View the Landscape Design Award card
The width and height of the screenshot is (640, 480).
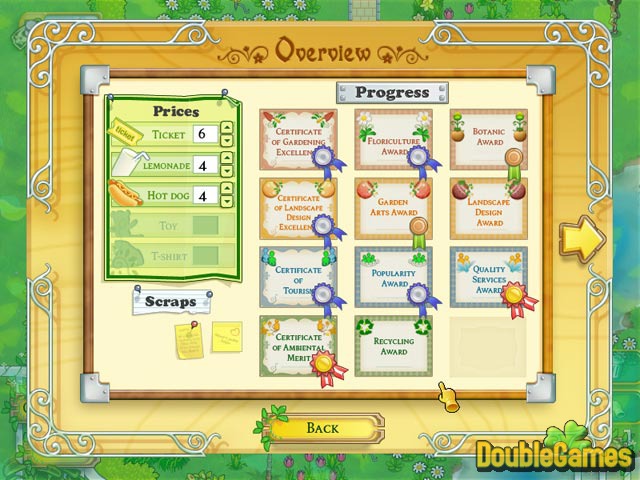click(488, 208)
